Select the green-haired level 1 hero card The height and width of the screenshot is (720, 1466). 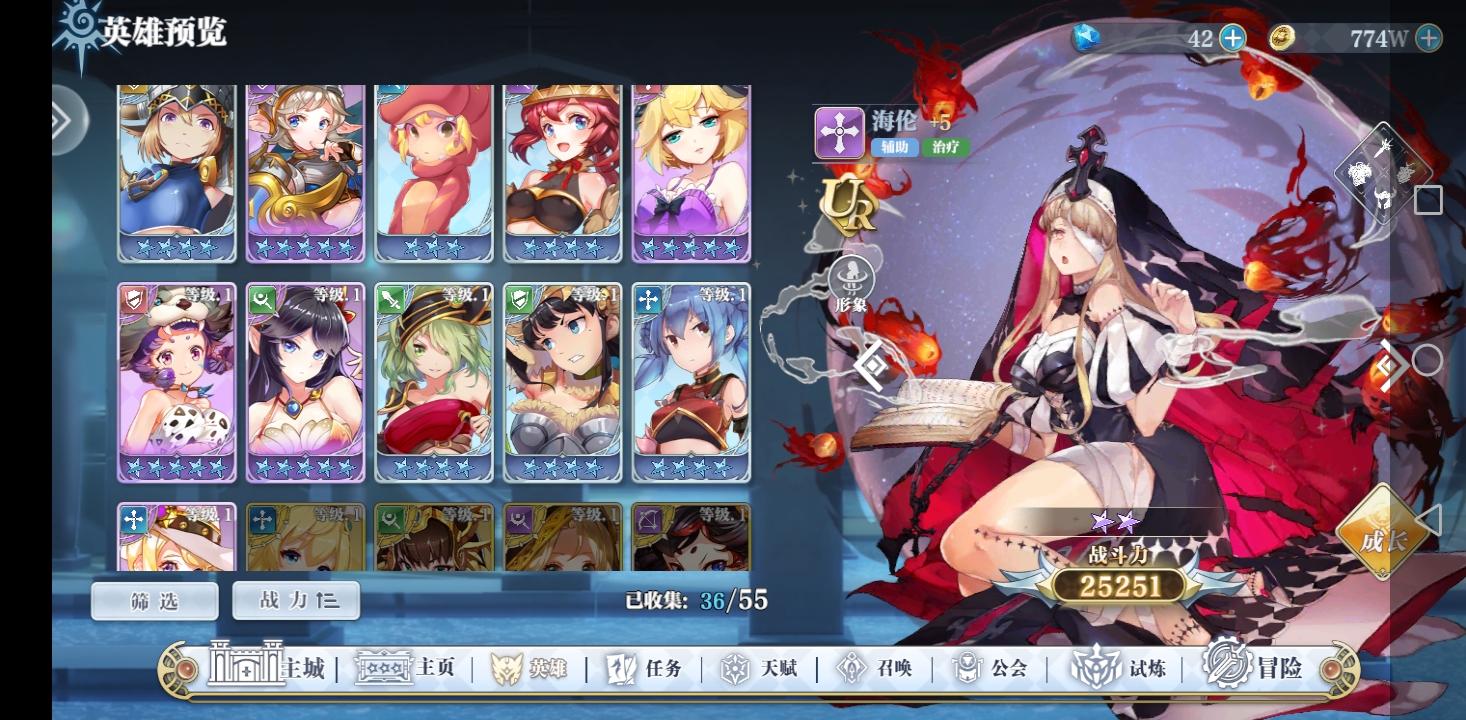pyautogui.click(x=433, y=385)
